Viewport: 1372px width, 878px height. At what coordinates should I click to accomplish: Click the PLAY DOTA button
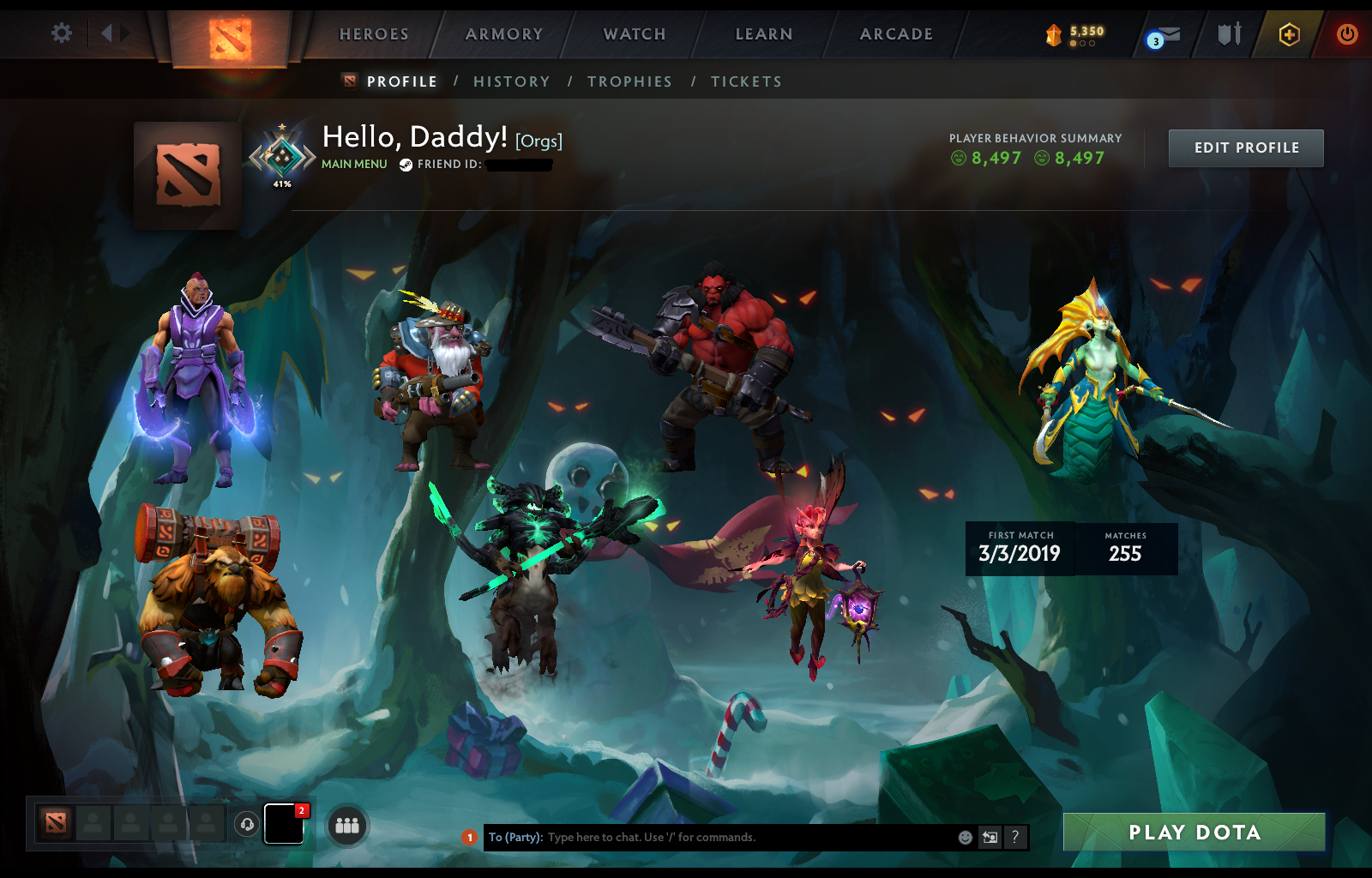coord(1194,832)
